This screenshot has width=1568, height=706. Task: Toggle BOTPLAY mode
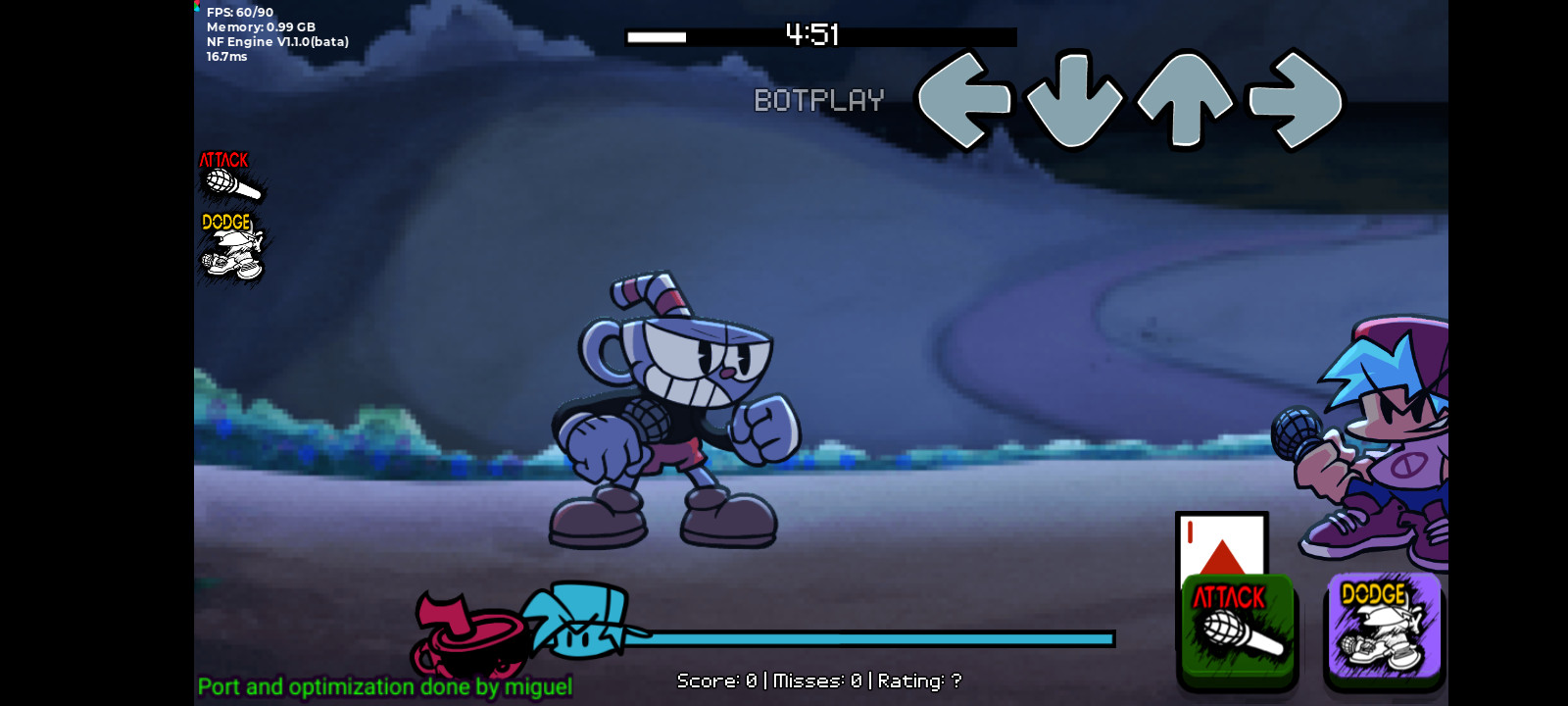818,99
